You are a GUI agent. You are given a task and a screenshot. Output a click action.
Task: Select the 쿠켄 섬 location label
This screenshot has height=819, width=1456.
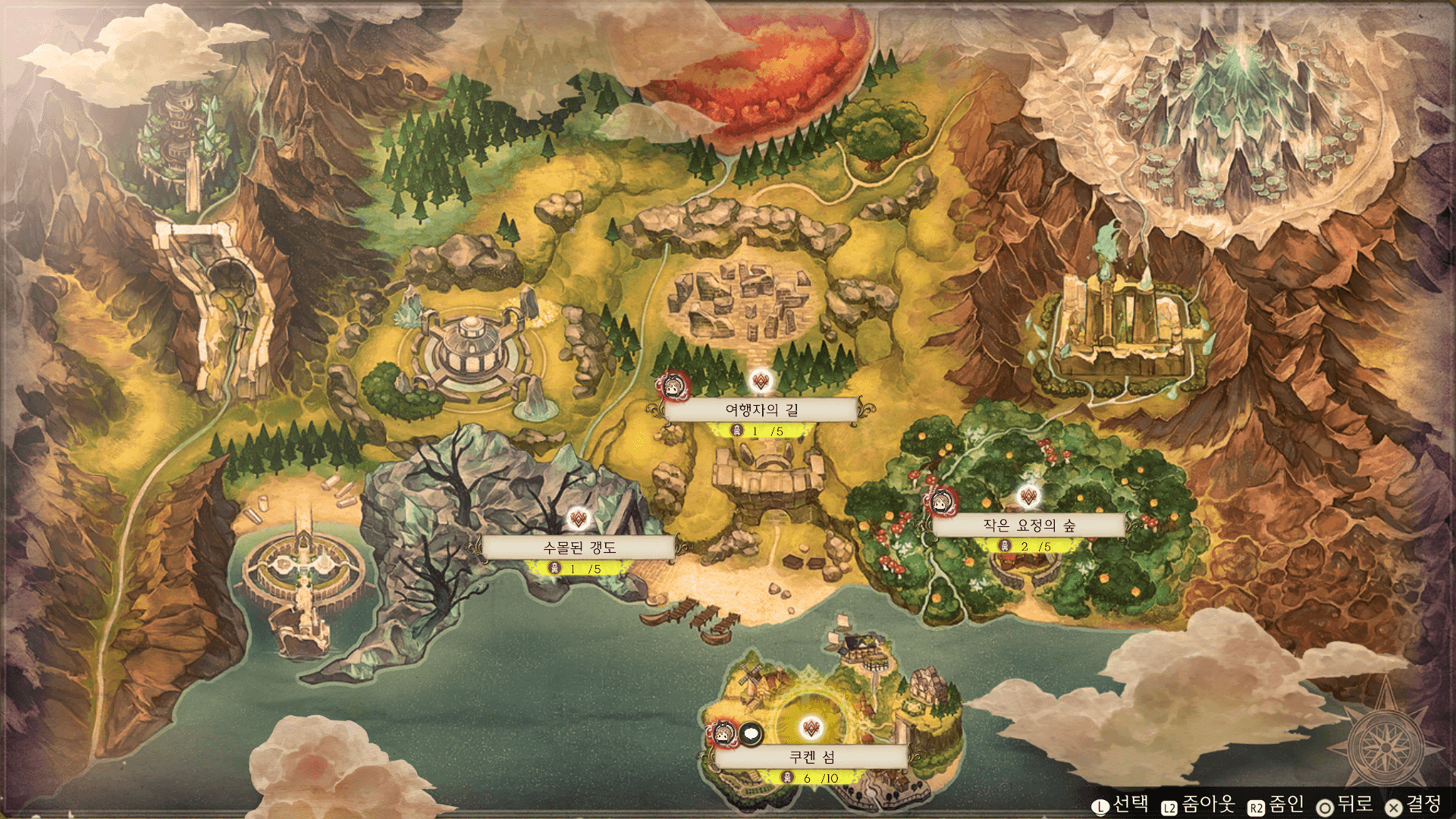pyautogui.click(x=811, y=757)
